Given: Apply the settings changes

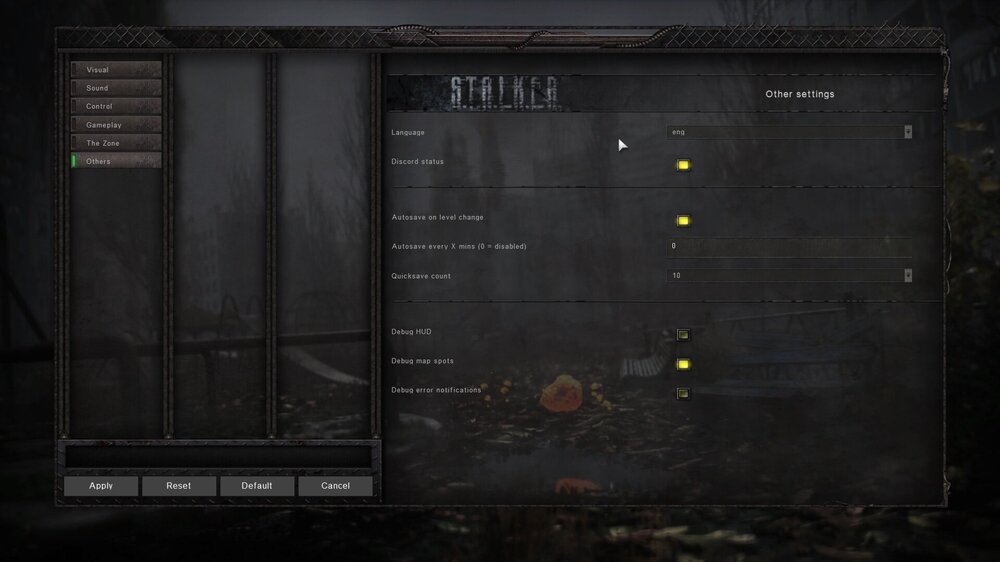Looking at the screenshot, I should (101, 486).
